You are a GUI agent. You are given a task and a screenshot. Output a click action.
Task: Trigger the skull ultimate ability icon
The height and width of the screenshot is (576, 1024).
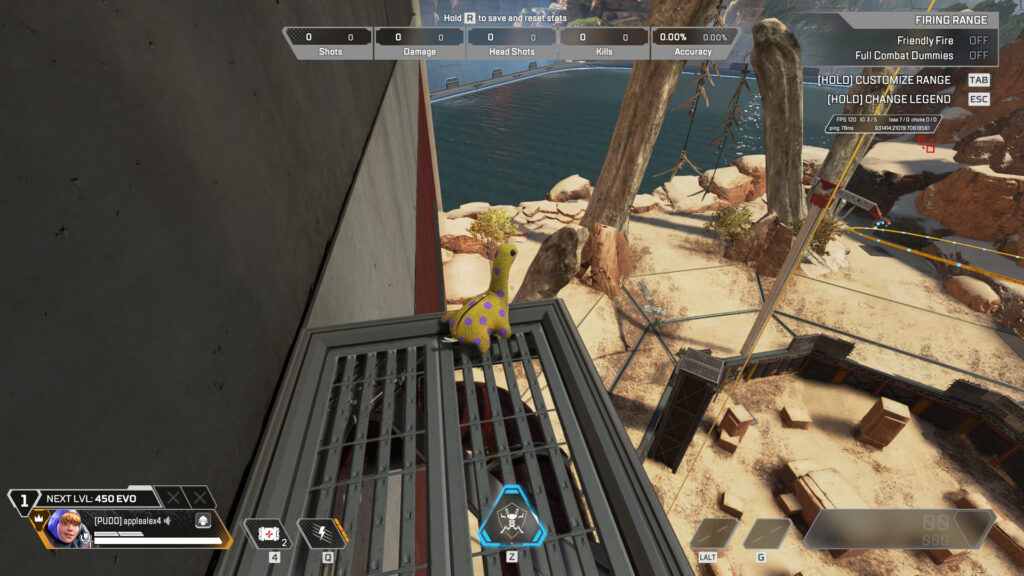pos(511,517)
